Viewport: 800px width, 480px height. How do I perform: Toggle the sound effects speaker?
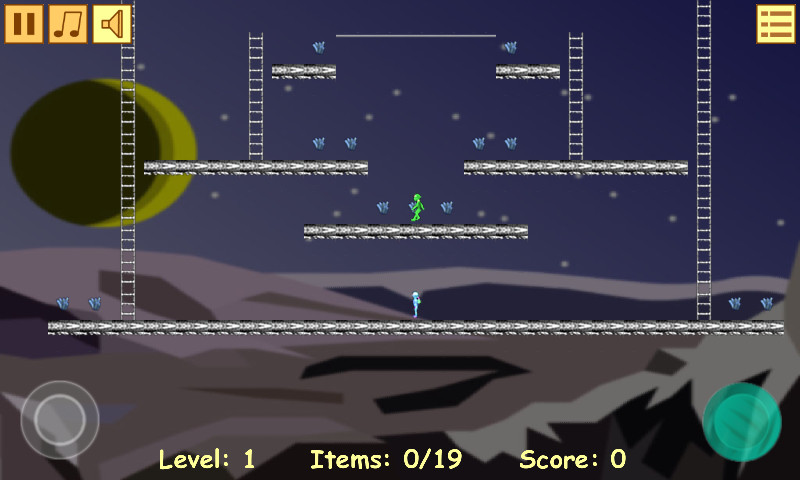112,24
